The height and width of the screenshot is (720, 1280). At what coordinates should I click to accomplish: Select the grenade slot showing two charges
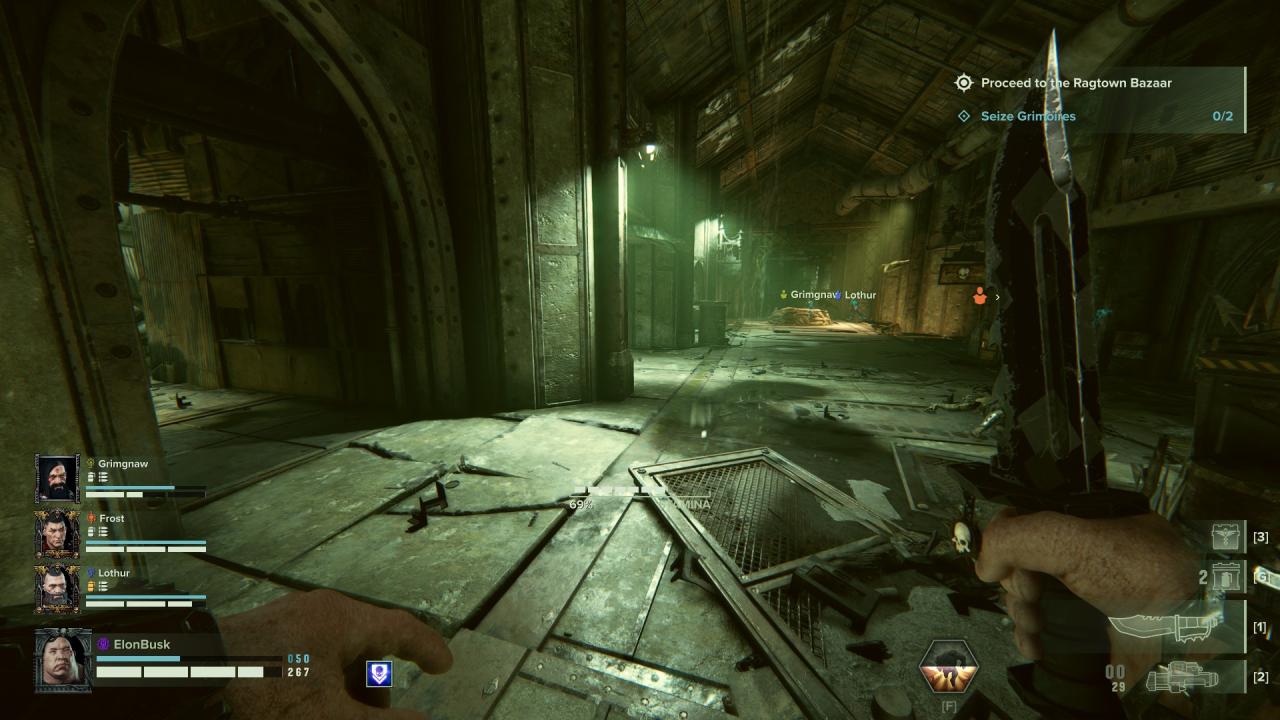[x=1226, y=577]
